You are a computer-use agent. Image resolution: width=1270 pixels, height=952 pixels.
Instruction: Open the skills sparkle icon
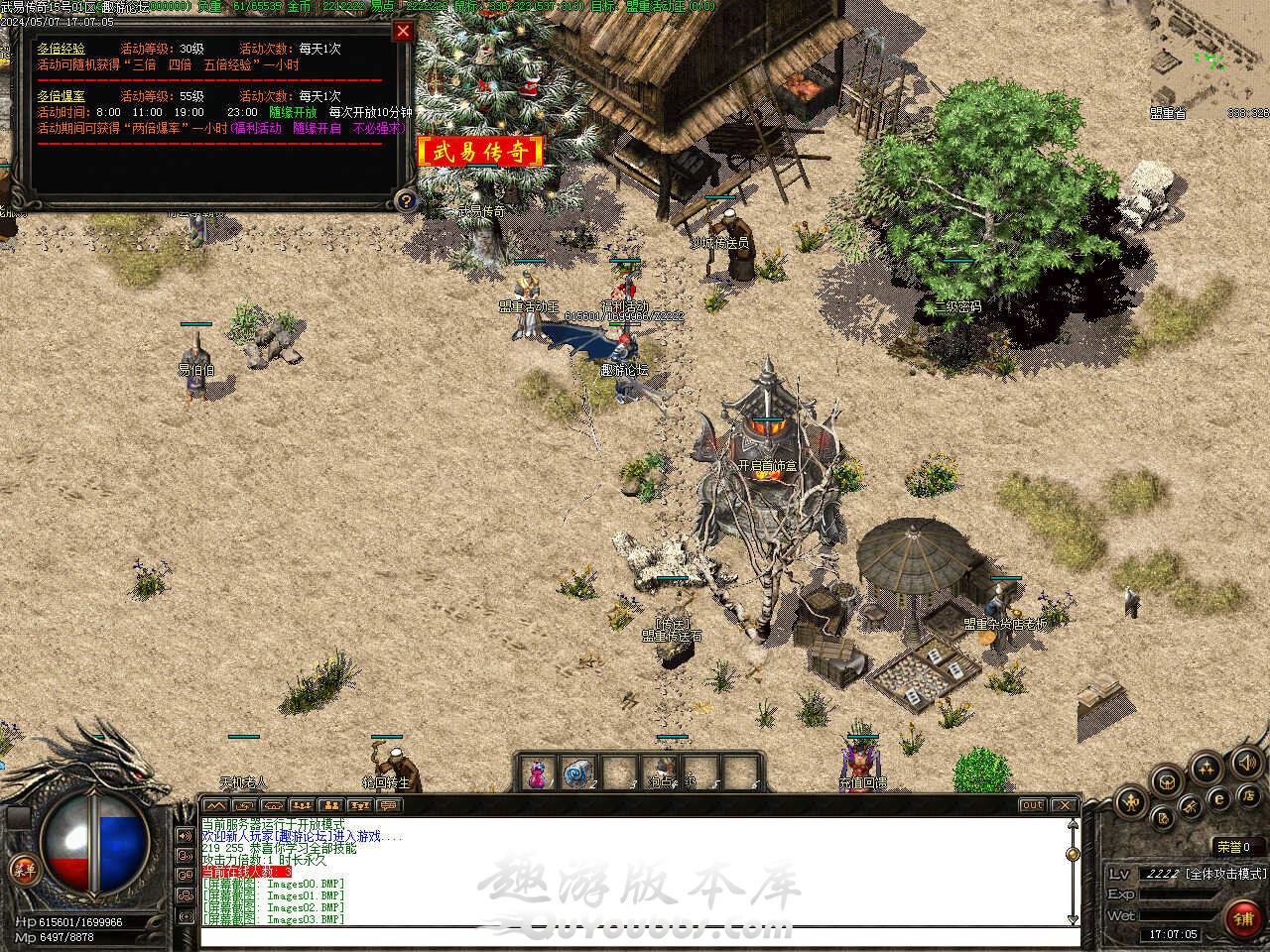pos(1206,766)
